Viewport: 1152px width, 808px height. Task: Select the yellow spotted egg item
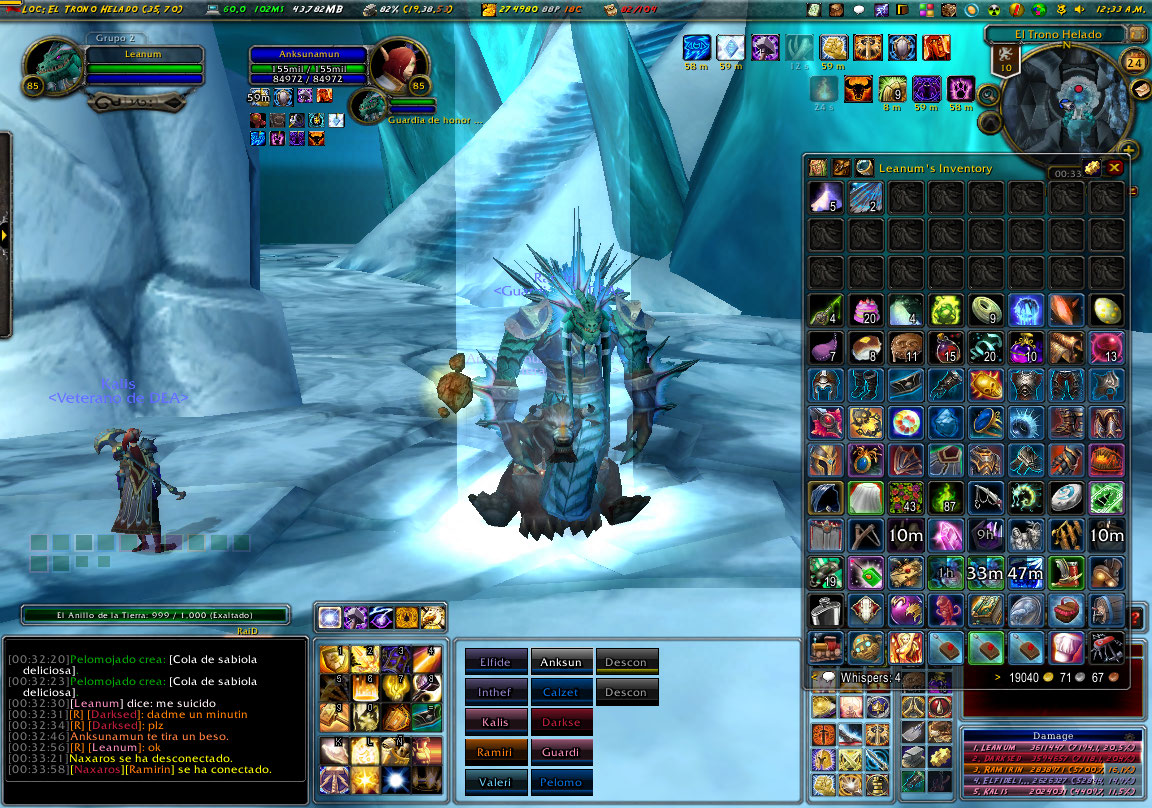pos(1105,309)
